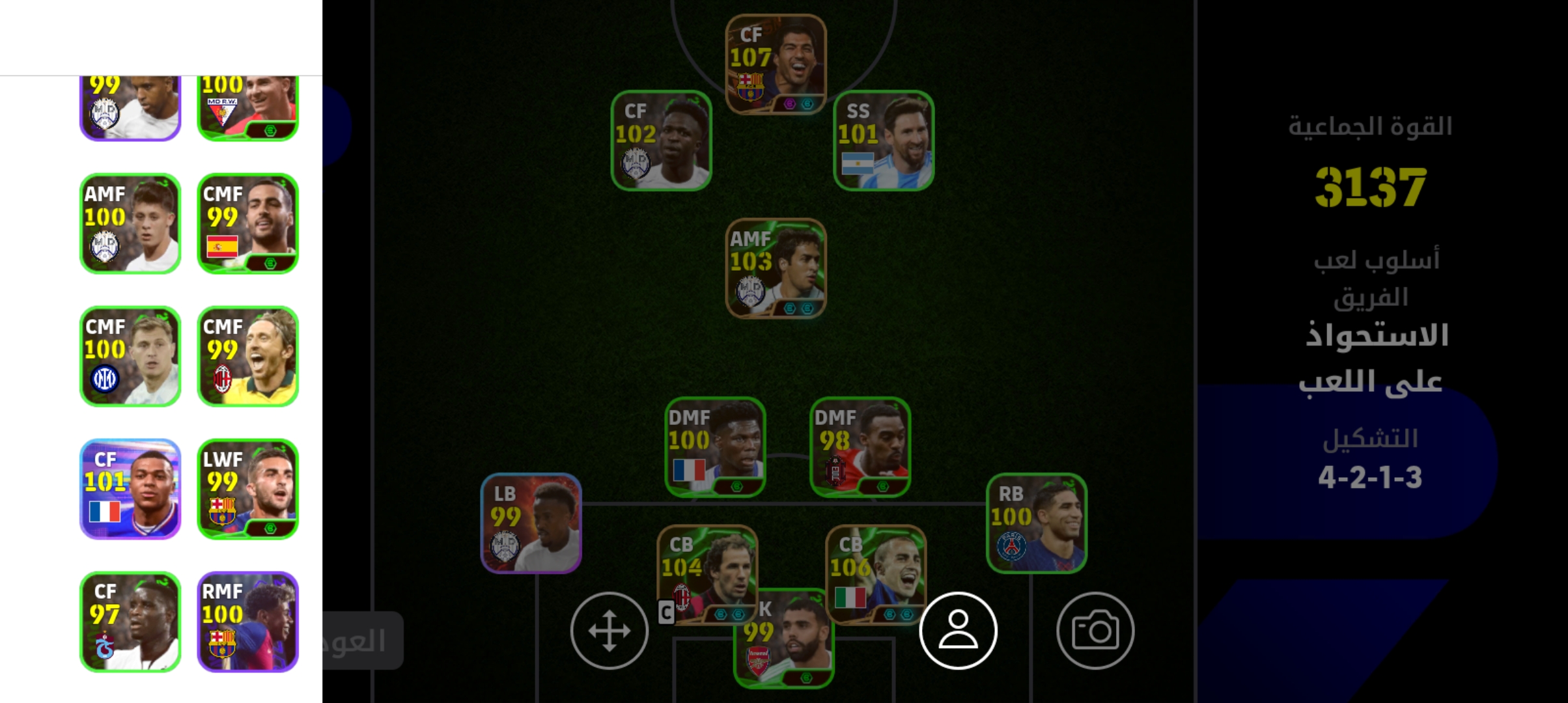Pick the CF 101 France substitute card
The width and height of the screenshot is (1568, 703).
coord(130,489)
